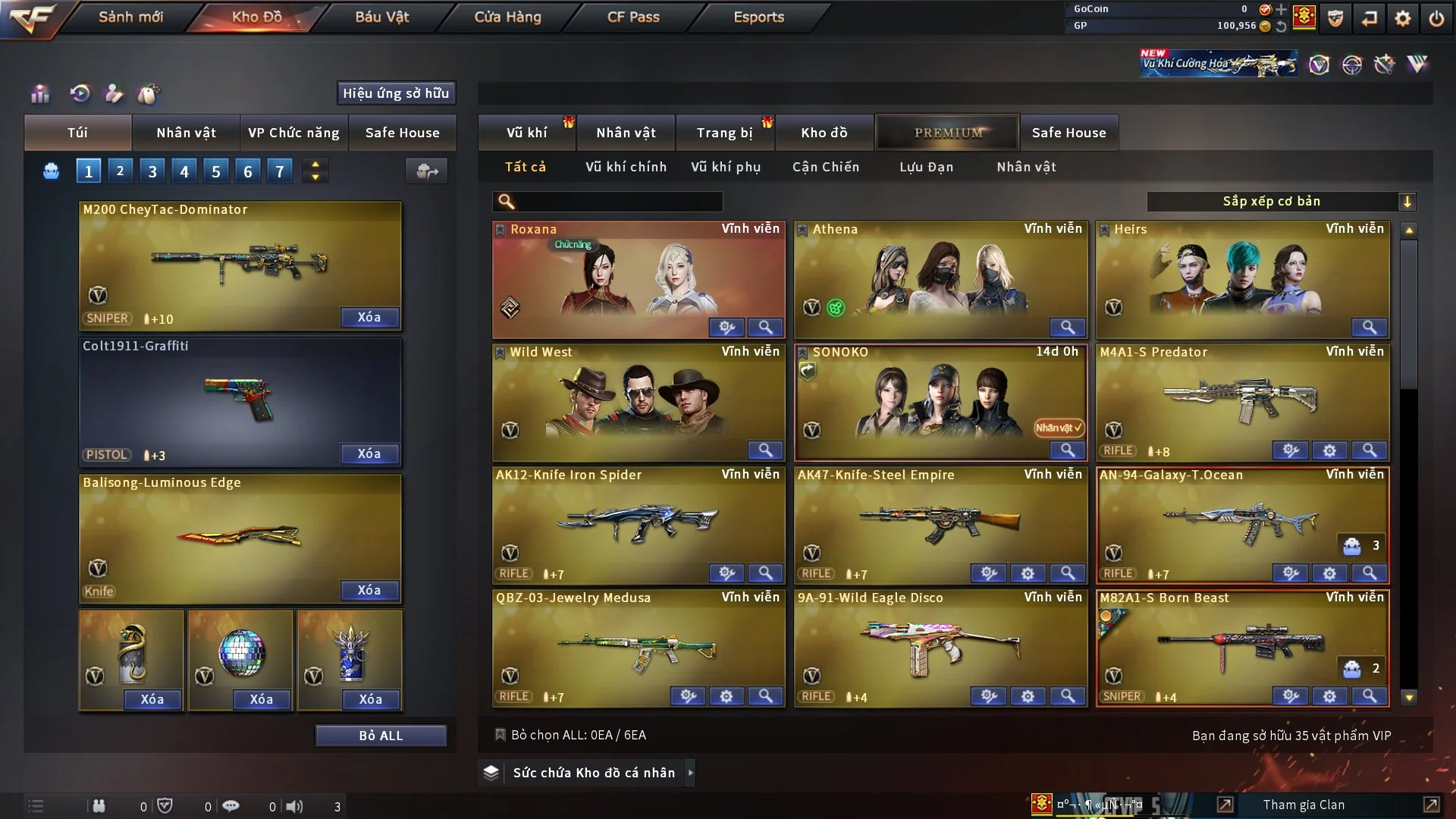Open the Settings gear at top right
1456x819 pixels.
click(1404, 17)
